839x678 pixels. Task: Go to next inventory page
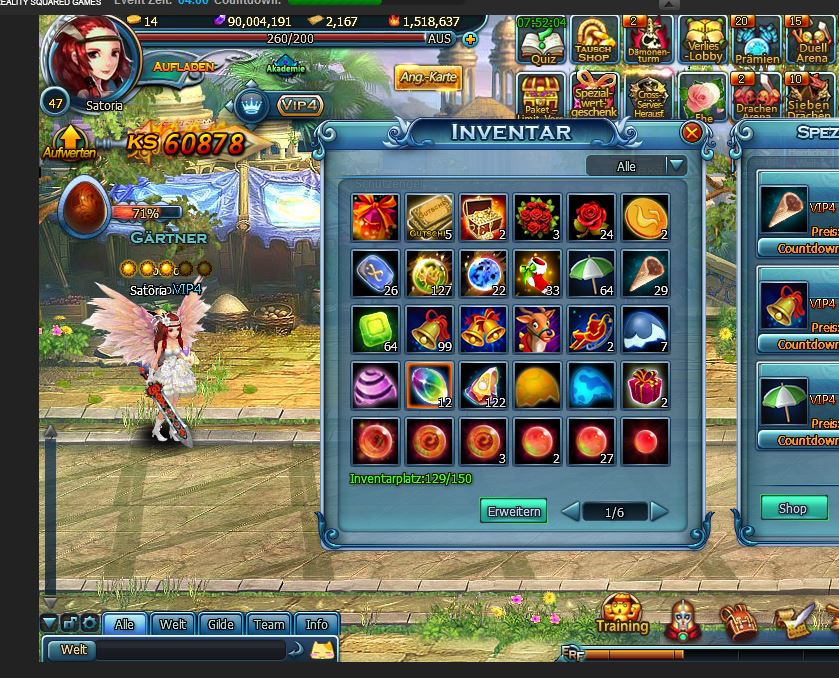[659, 512]
